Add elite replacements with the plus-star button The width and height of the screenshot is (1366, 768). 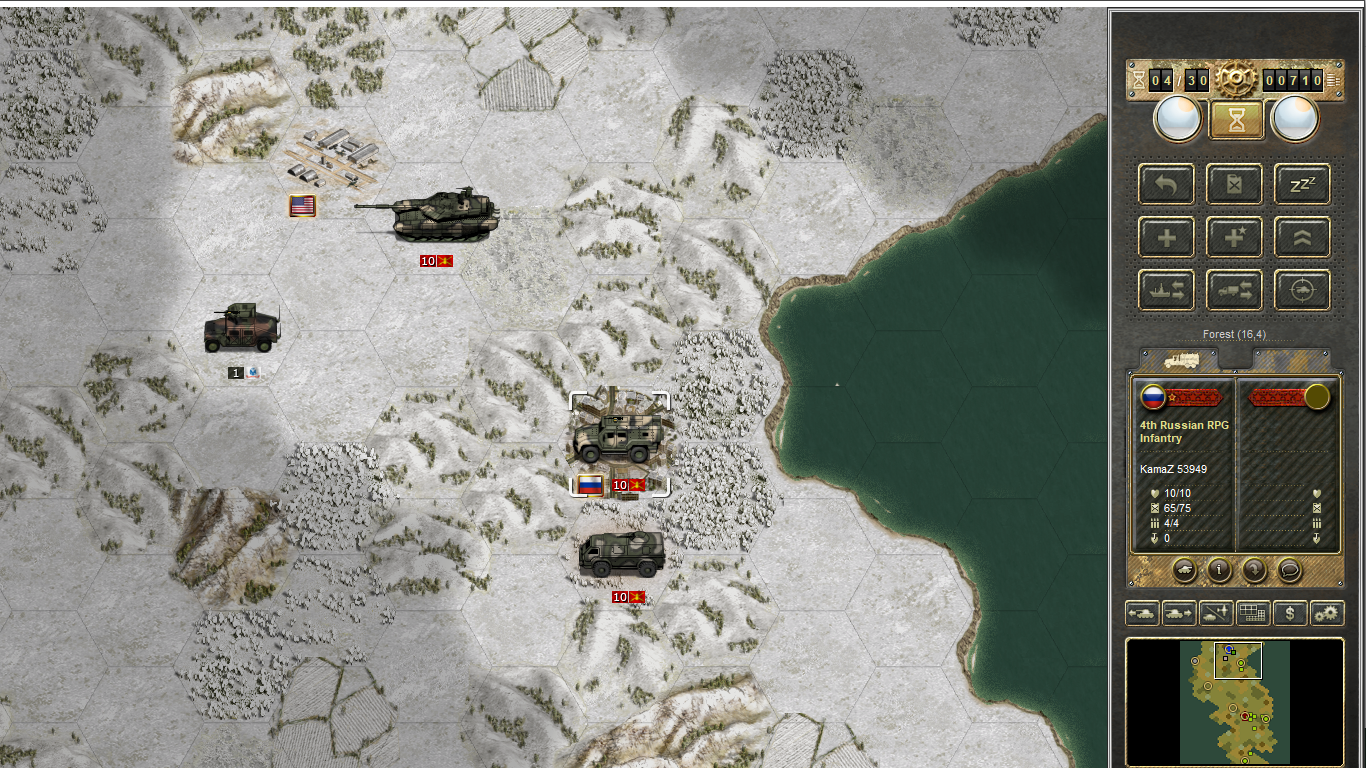[1234, 238]
